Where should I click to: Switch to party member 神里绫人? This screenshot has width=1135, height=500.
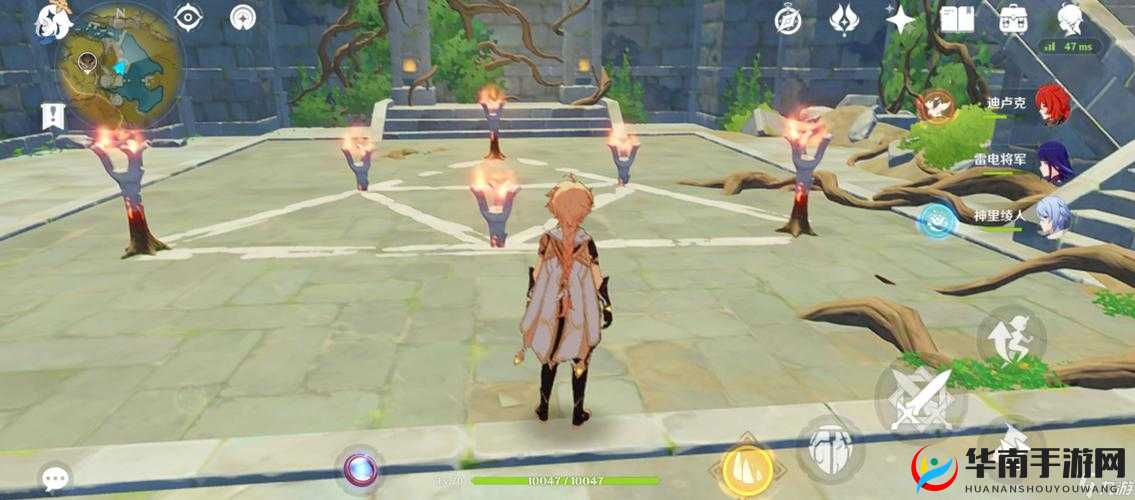(1053, 216)
